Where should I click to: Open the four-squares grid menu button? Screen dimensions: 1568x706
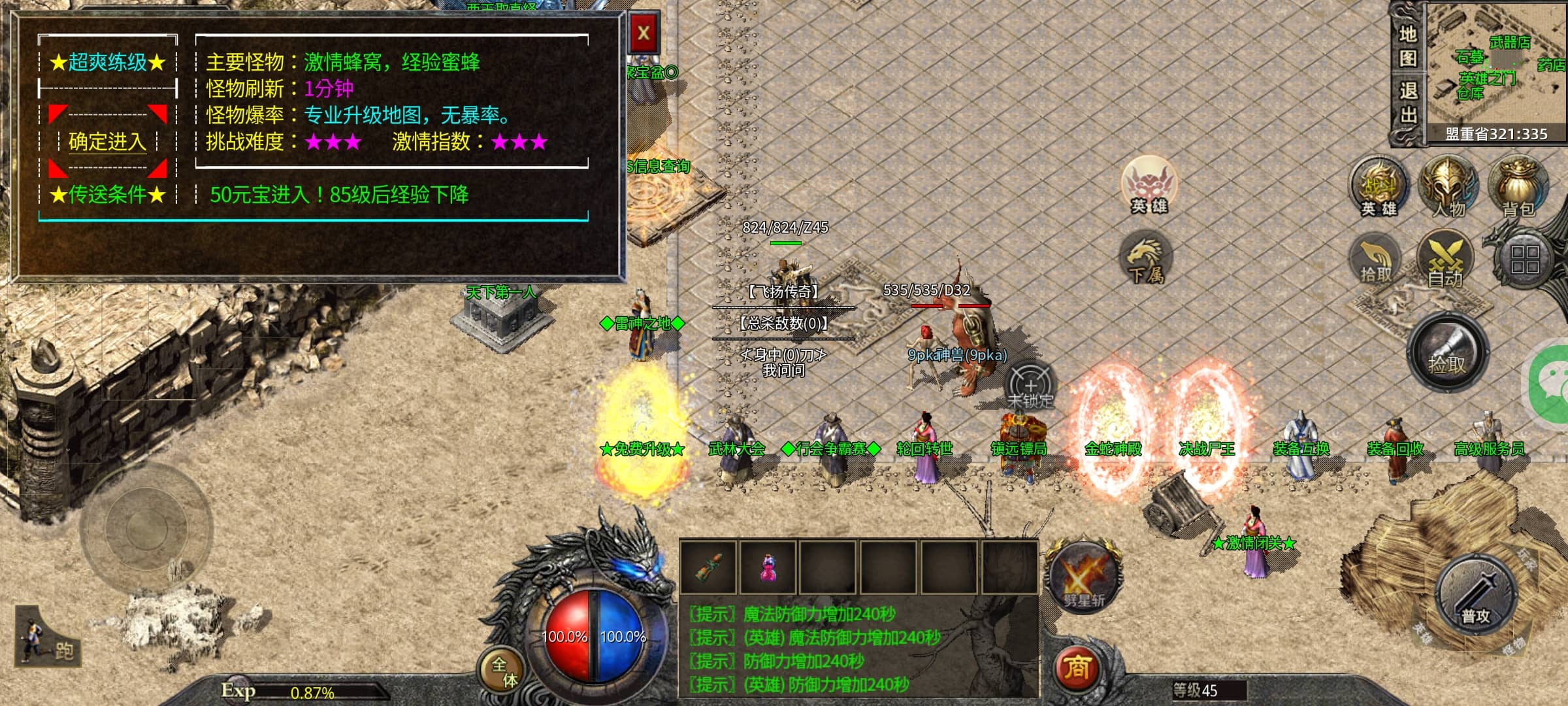[x=1524, y=258]
